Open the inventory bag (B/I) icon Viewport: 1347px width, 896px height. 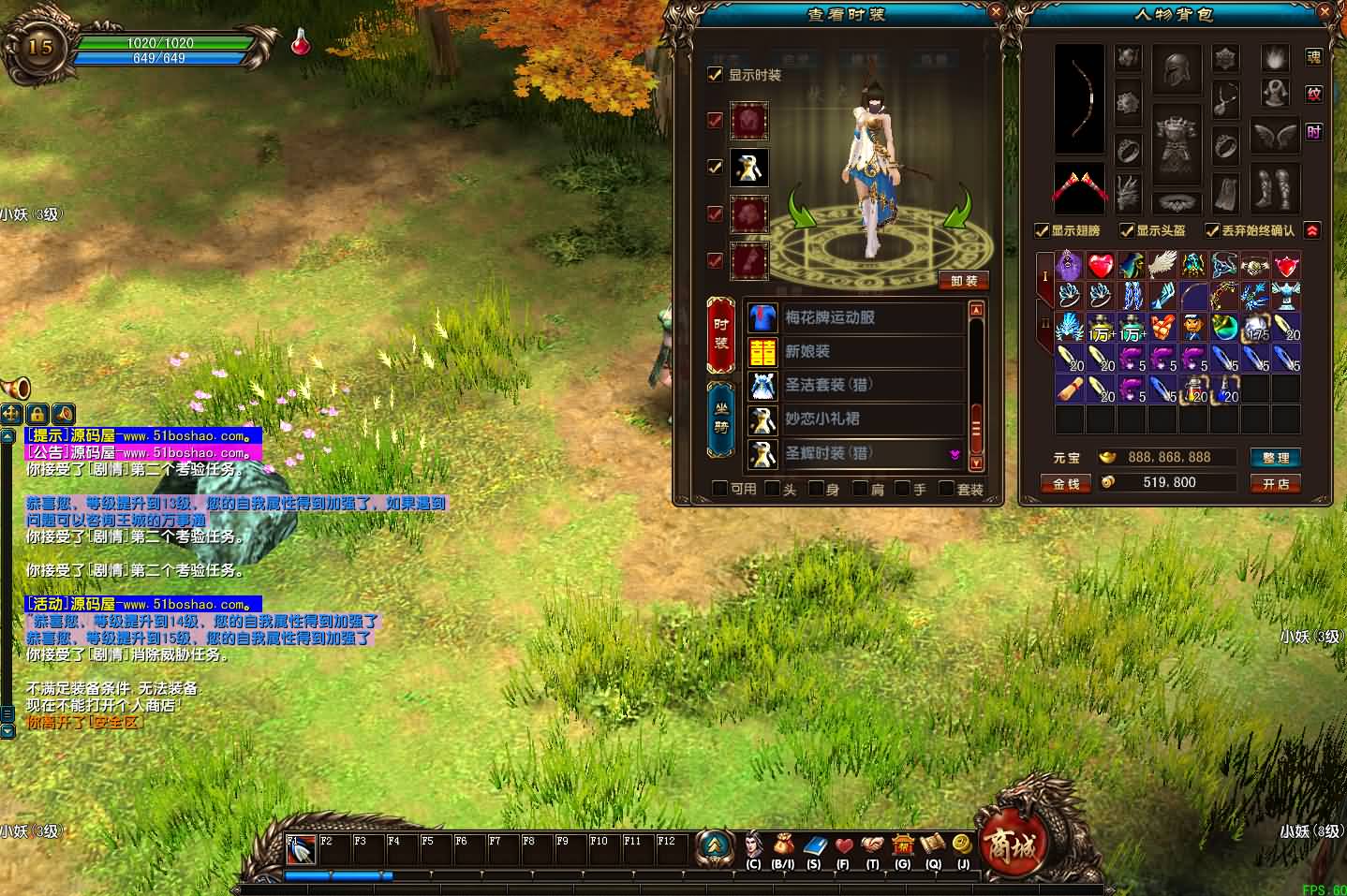coord(783,845)
